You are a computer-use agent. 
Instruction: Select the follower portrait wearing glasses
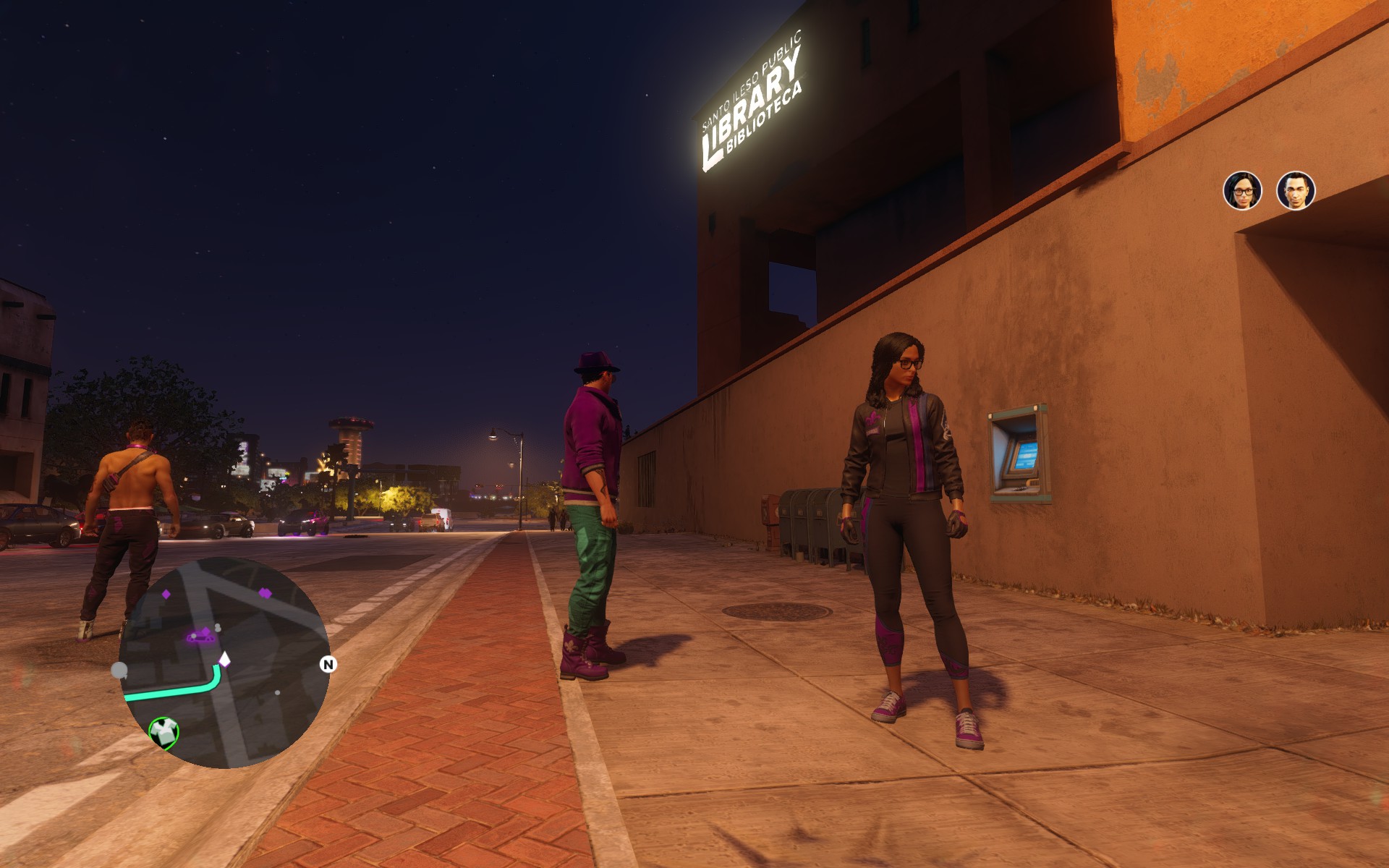1242,190
